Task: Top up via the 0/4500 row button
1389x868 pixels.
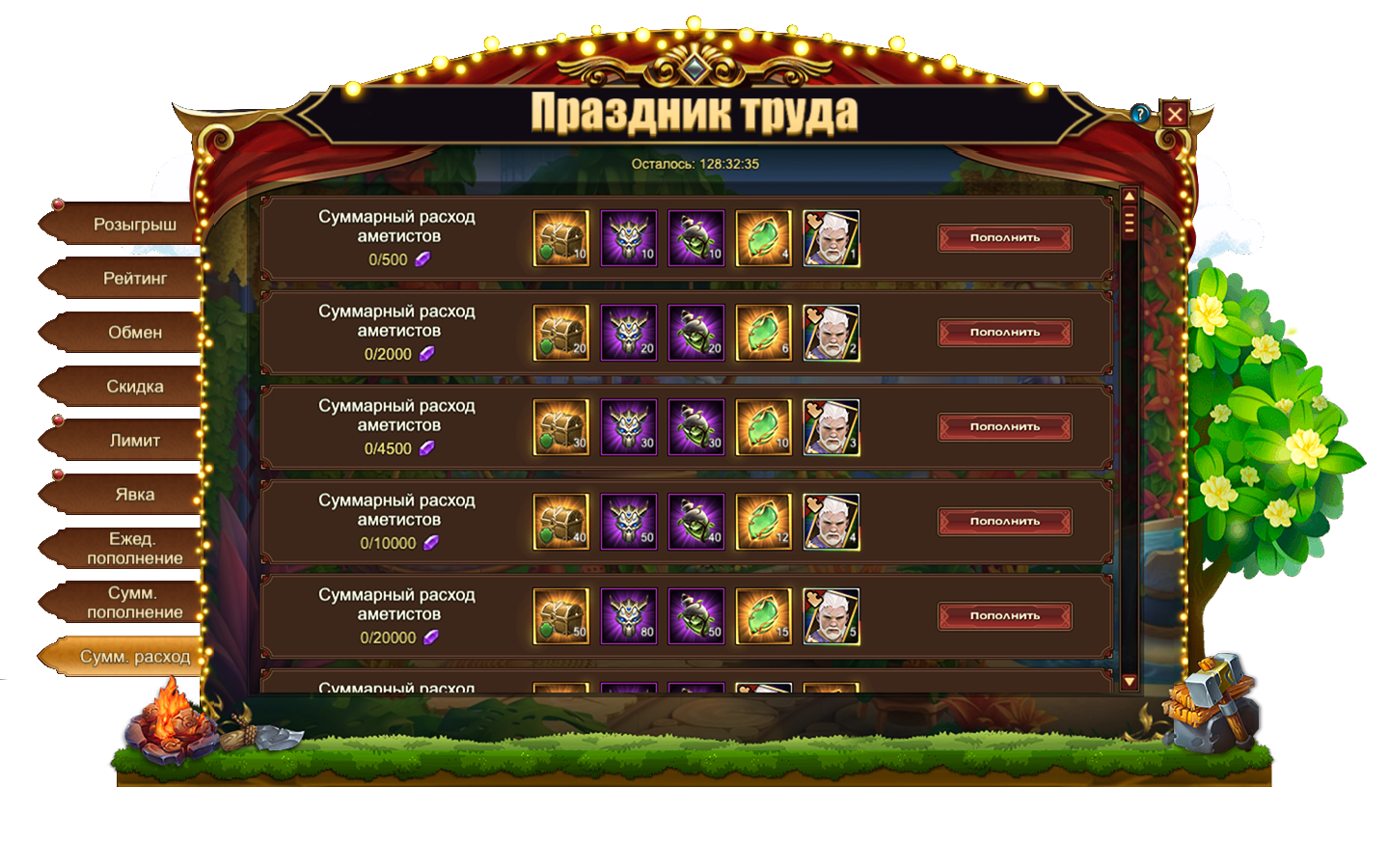Action: click(1004, 427)
